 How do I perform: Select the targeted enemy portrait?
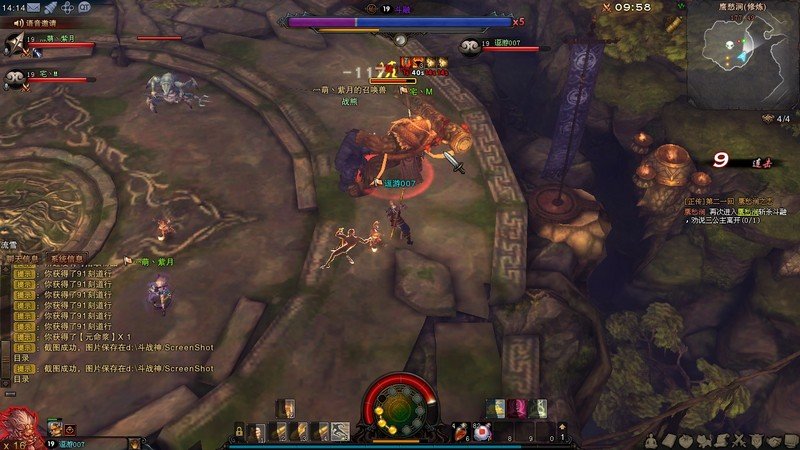pos(470,46)
